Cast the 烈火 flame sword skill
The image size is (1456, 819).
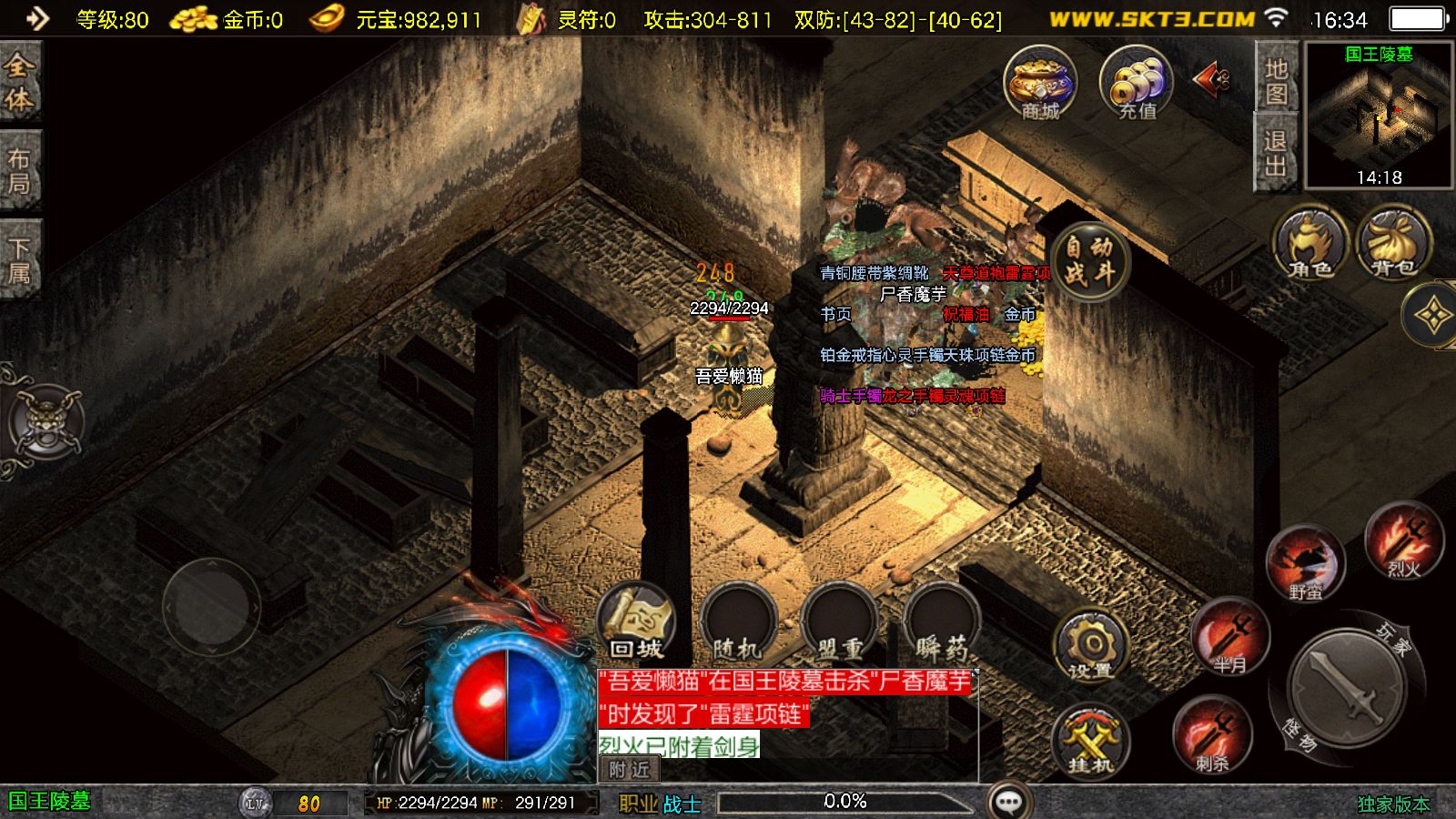(x=1403, y=541)
